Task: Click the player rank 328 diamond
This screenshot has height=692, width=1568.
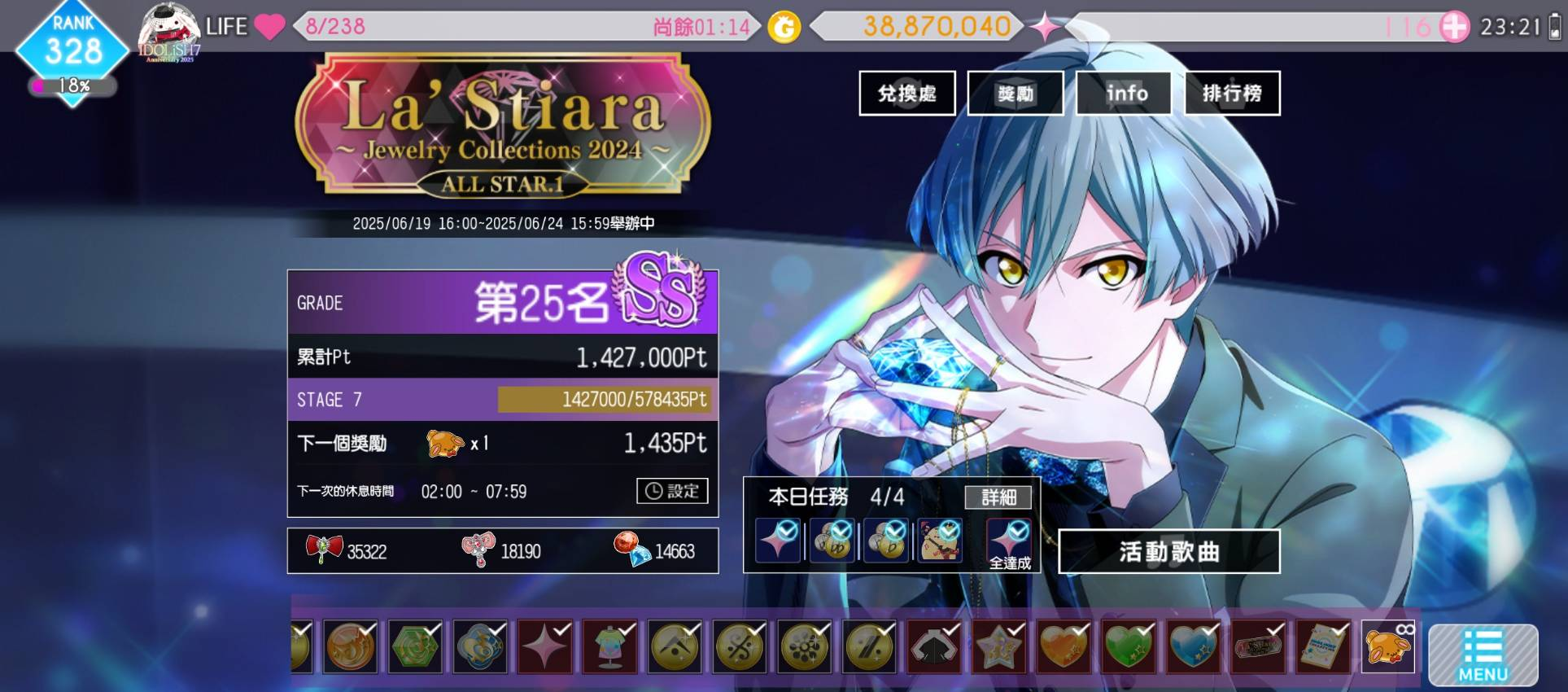Action: tap(72, 51)
